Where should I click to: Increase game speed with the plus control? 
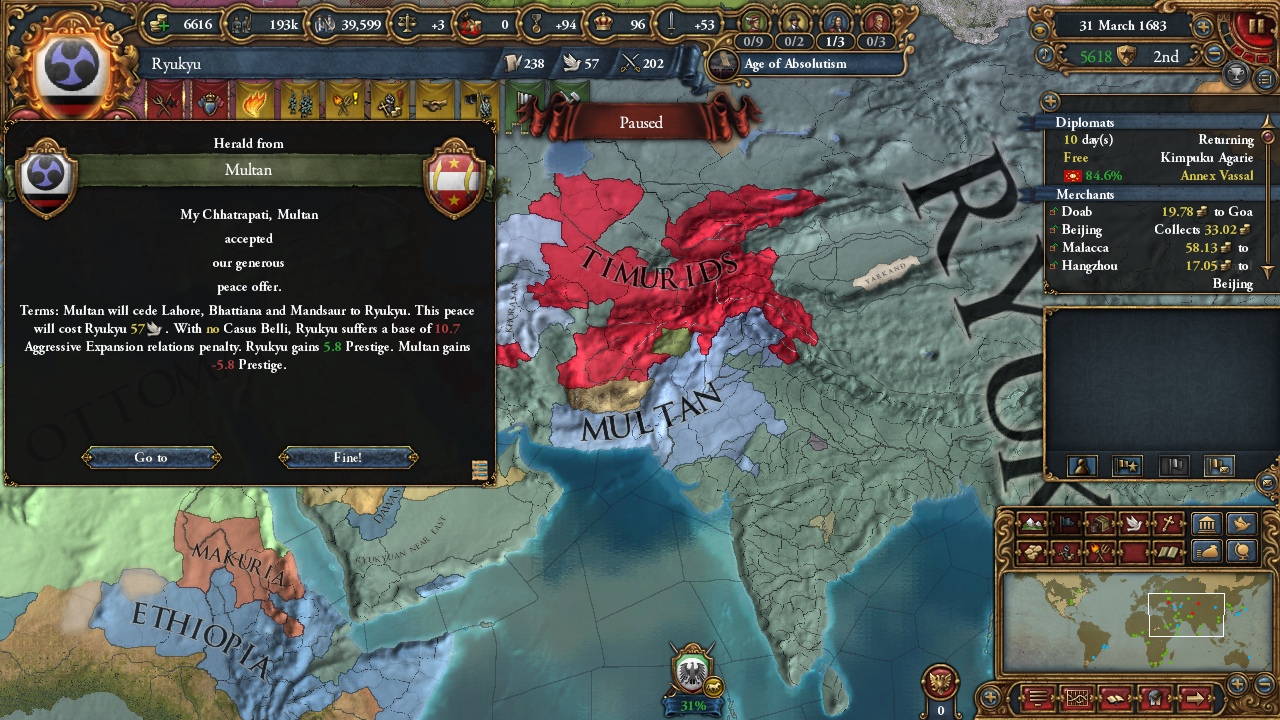point(1202,27)
